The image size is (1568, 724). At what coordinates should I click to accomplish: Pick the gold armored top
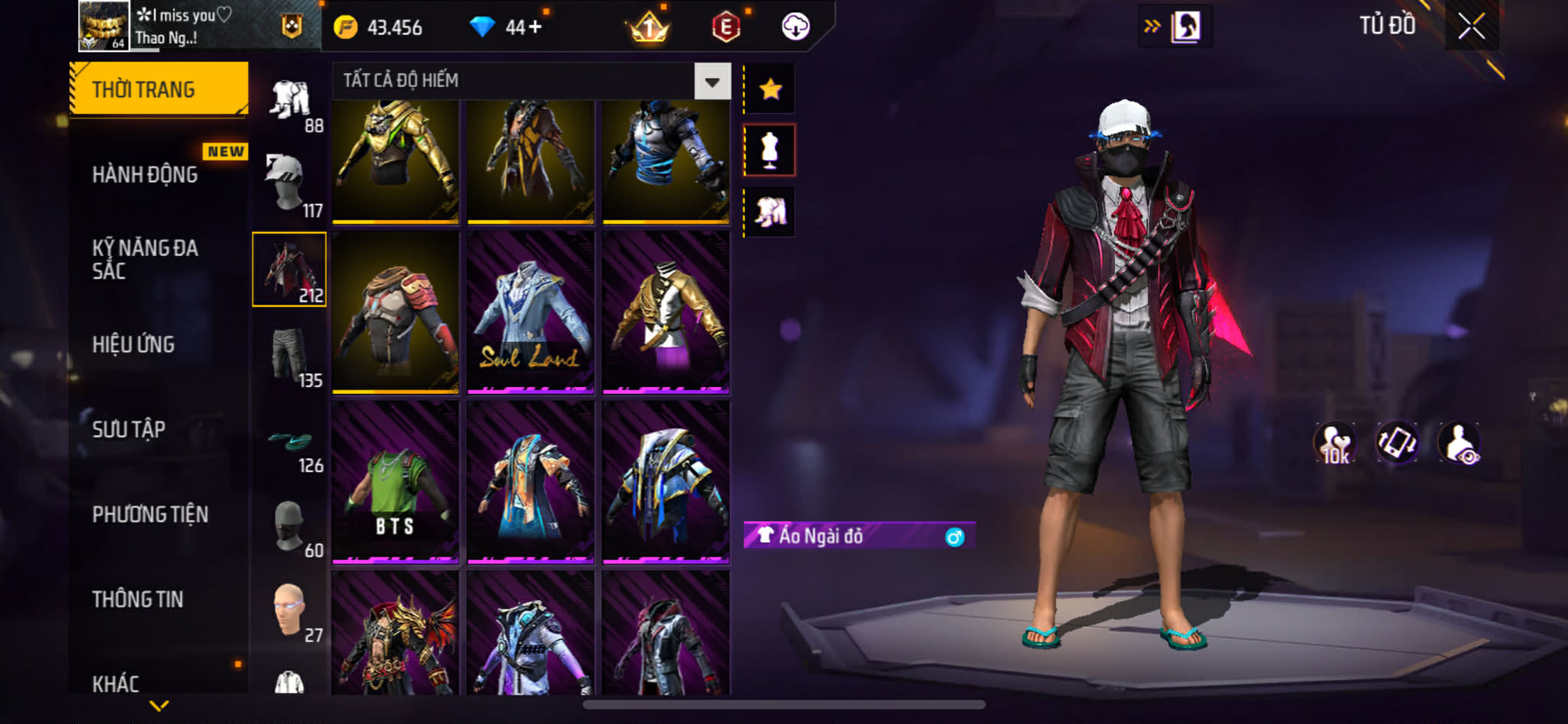click(395, 161)
